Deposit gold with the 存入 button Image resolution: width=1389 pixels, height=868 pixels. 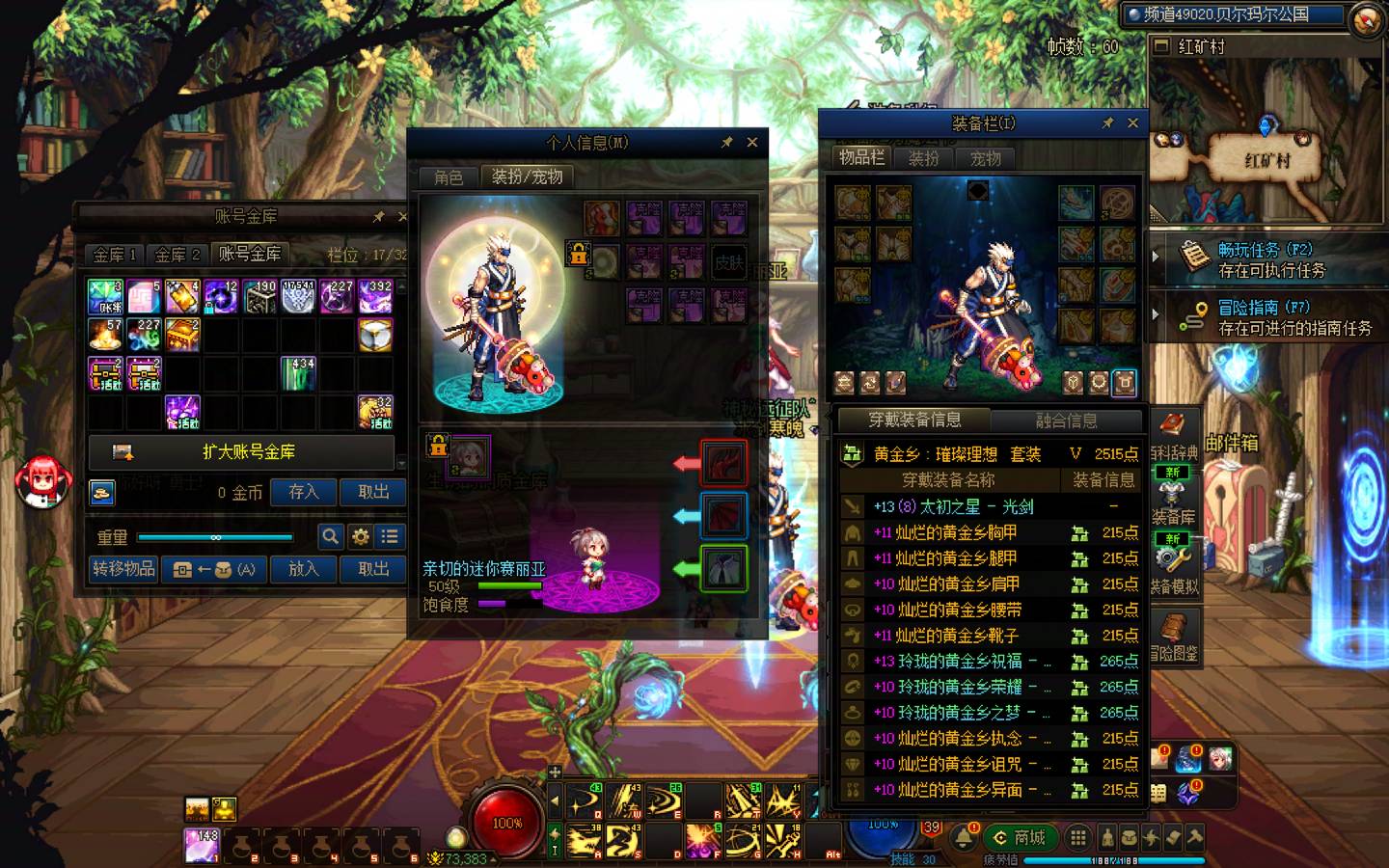[304, 492]
